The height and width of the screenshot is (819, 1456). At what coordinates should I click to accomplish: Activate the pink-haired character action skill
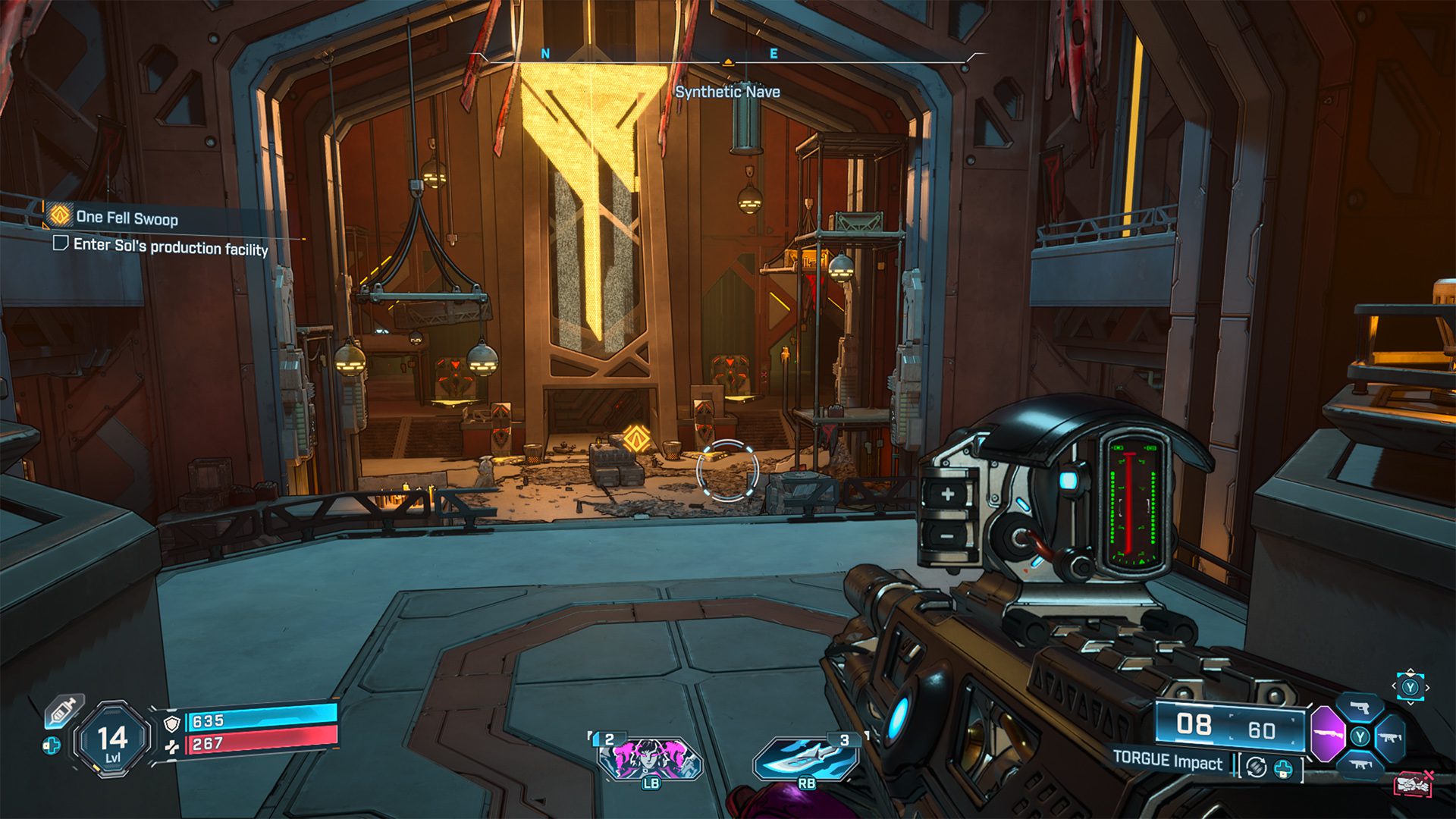[x=650, y=759]
